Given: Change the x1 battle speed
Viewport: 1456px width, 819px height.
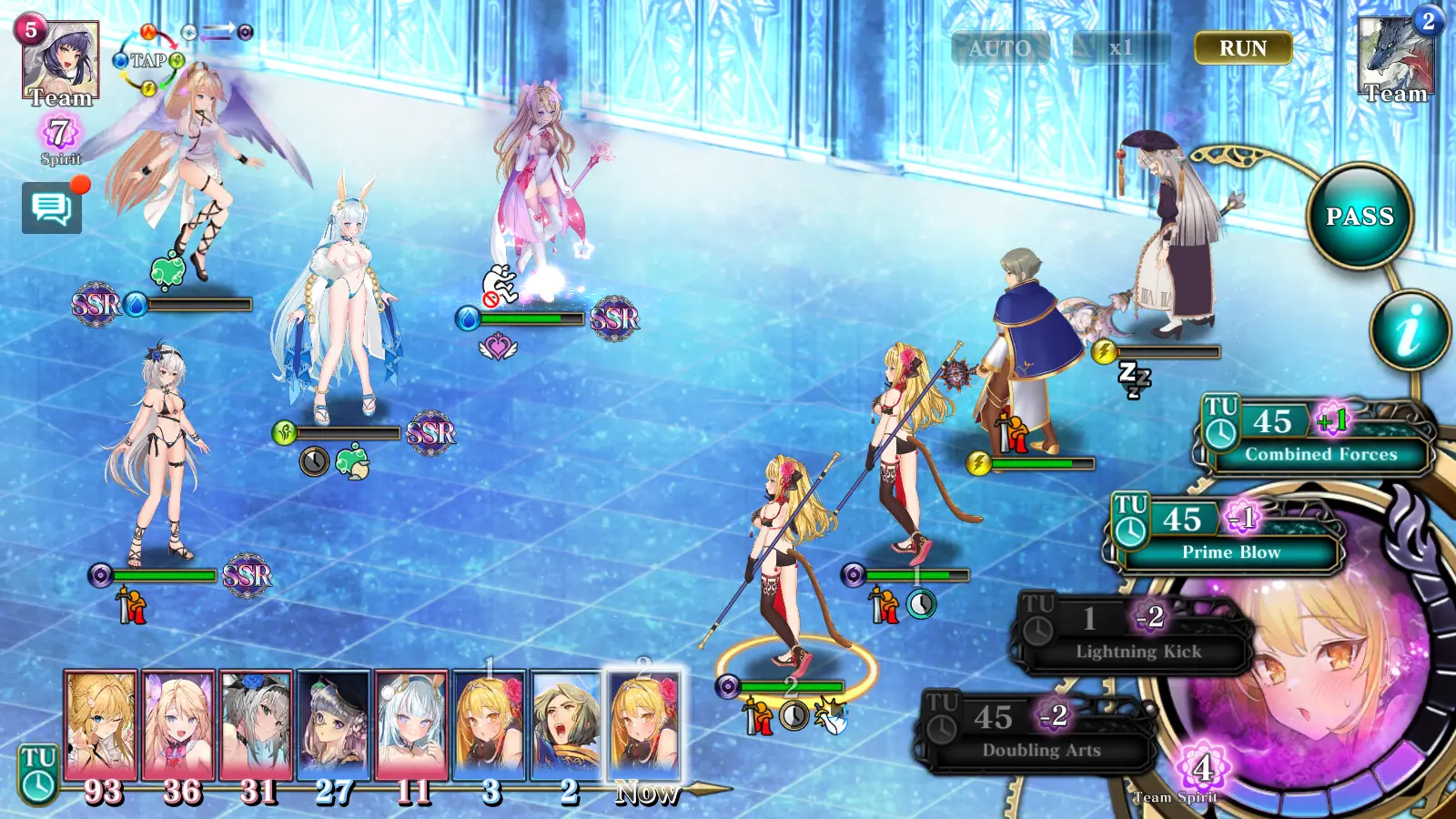Looking at the screenshot, I should click(1120, 48).
